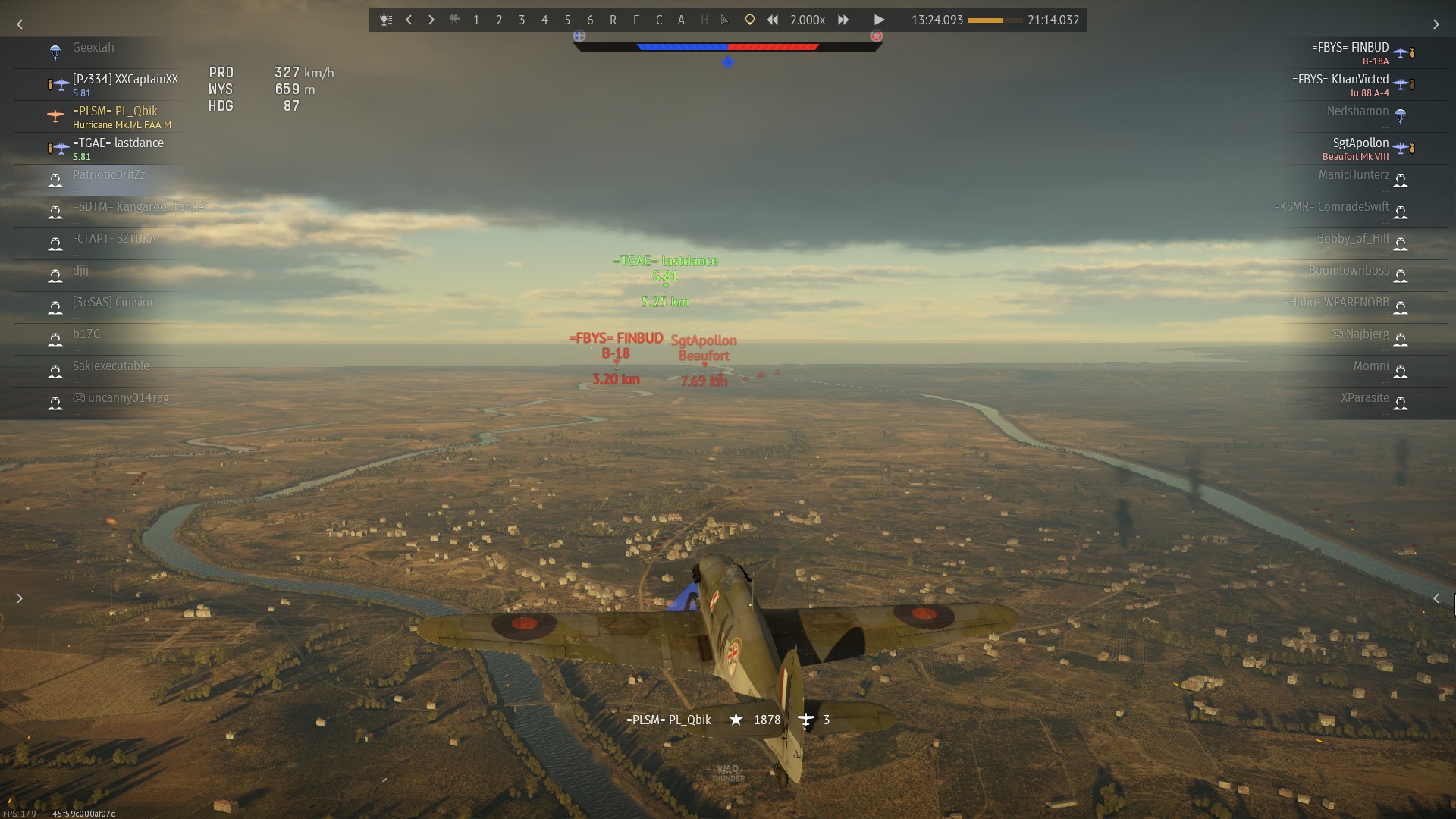Screen dimensions: 1456x819
Task: Activate the C camera mode
Action: pyautogui.click(x=658, y=20)
